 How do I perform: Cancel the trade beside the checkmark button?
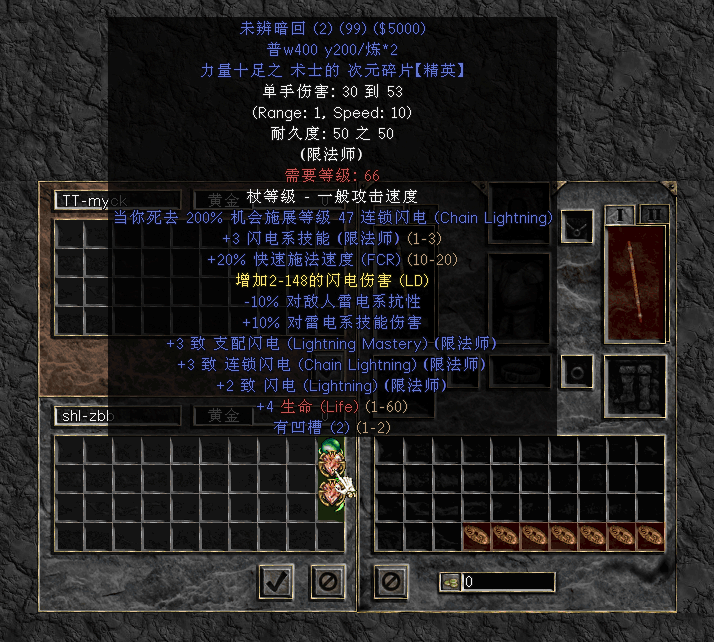tap(326, 579)
